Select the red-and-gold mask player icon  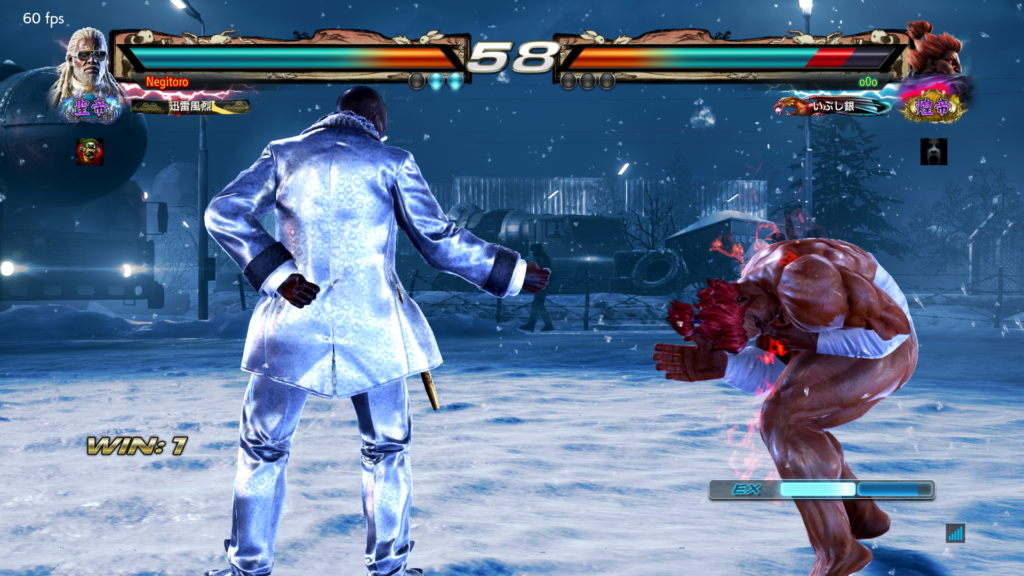[x=90, y=151]
